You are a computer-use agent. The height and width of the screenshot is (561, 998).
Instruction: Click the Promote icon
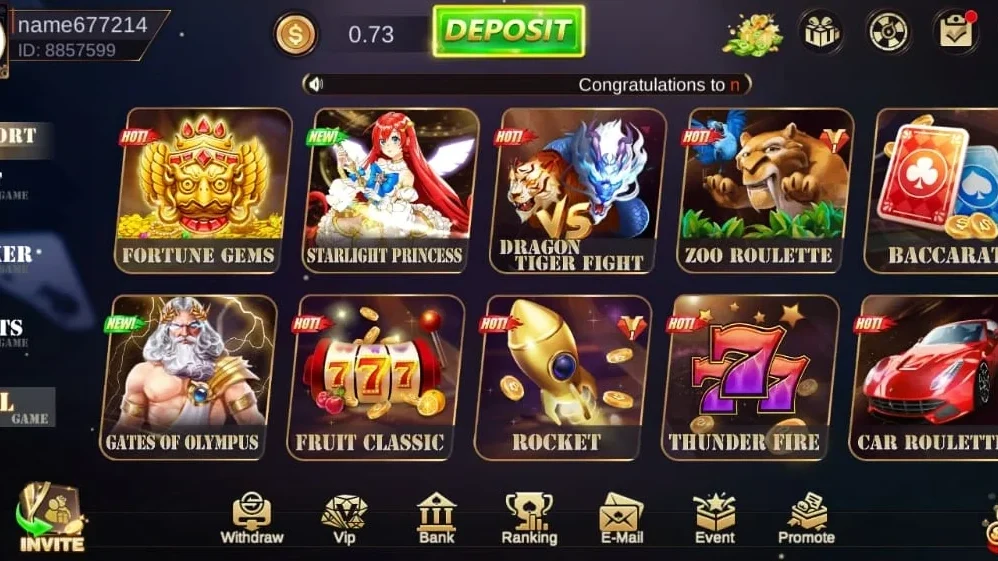(x=806, y=520)
